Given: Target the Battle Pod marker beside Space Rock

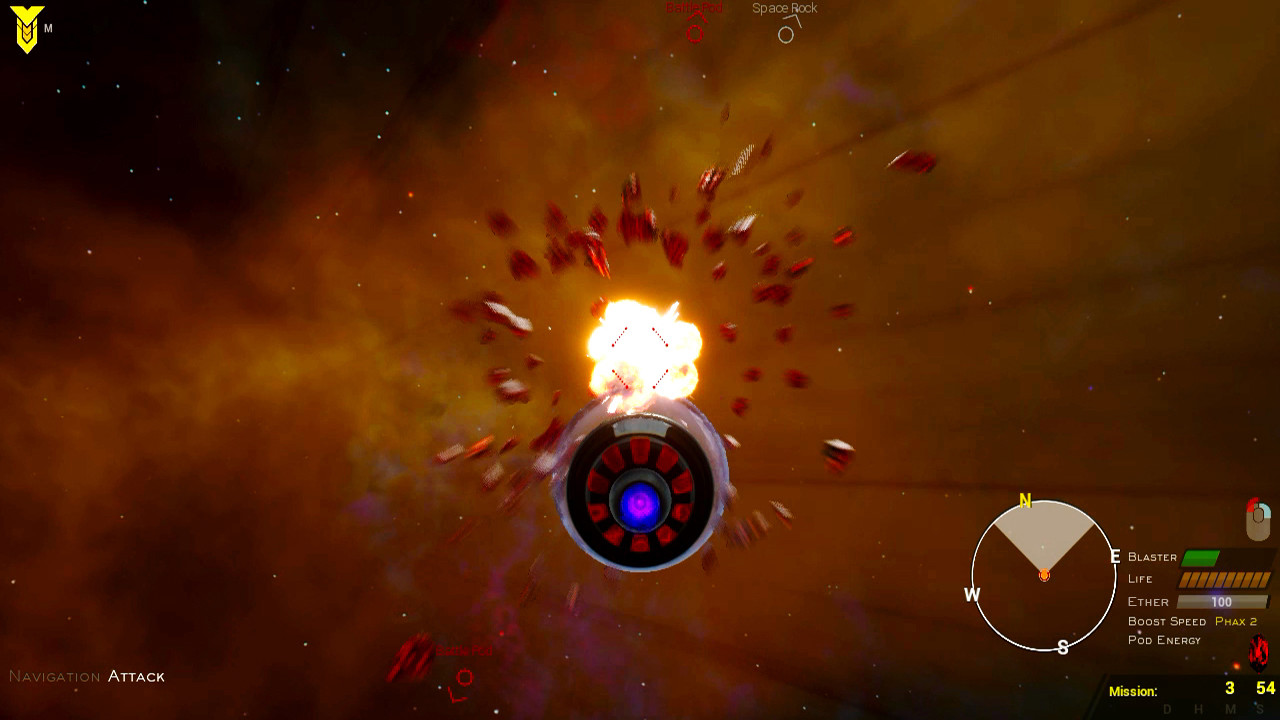Looking at the screenshot, I should click(694, 33).
